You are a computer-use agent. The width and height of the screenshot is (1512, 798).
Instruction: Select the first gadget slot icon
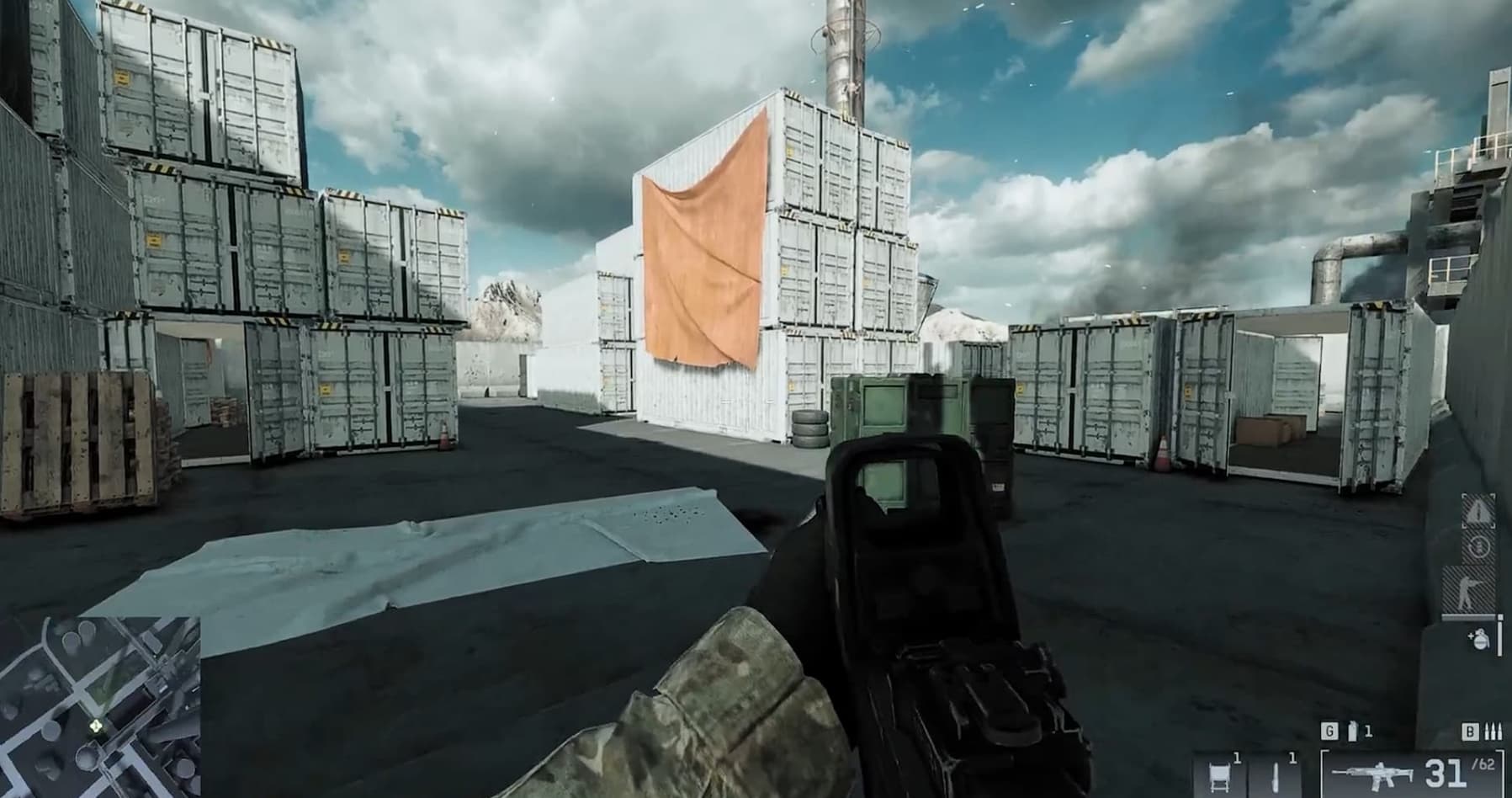tap(1218, 776)
